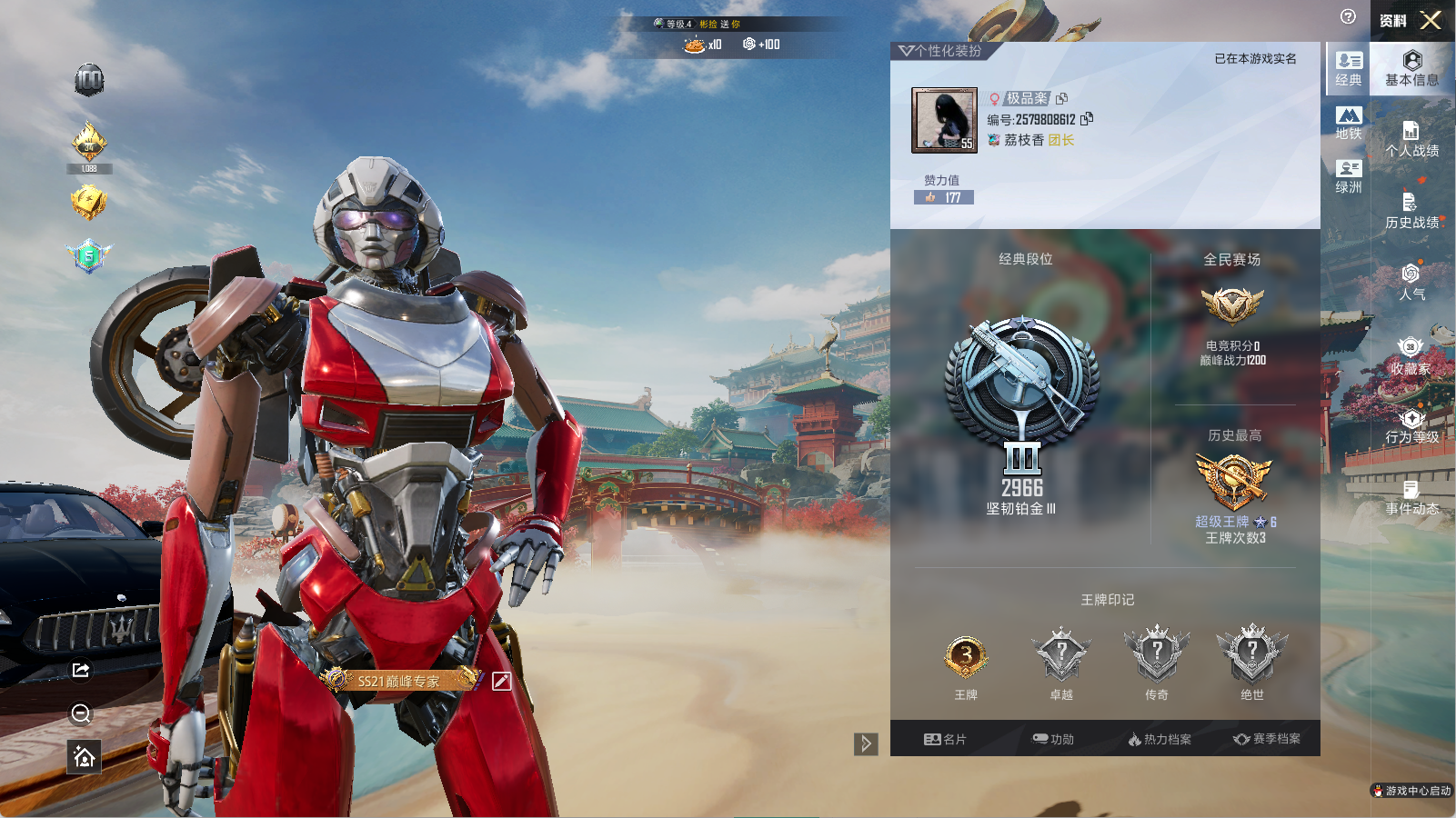Select the 赛季档案 tab
Viewport: 1456px width, 818px height.
tap(1267, 739)
